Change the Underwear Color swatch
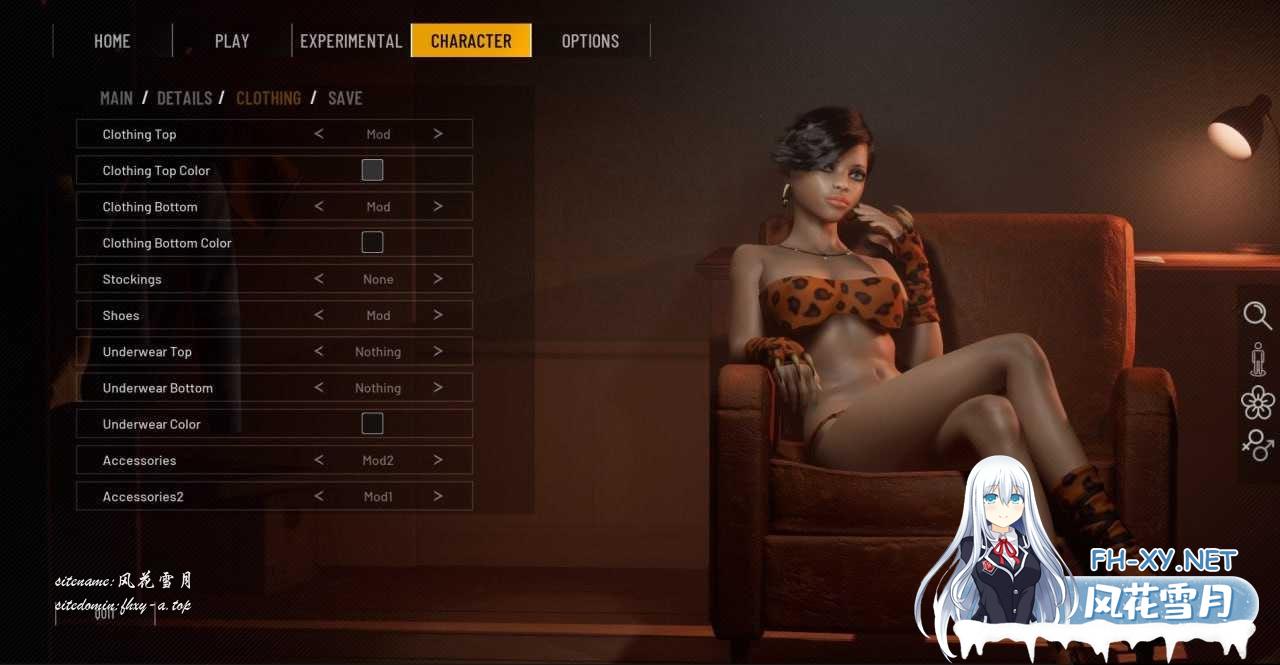The image size is (1280, 665). pyautogui.click(x=372, y=424)
